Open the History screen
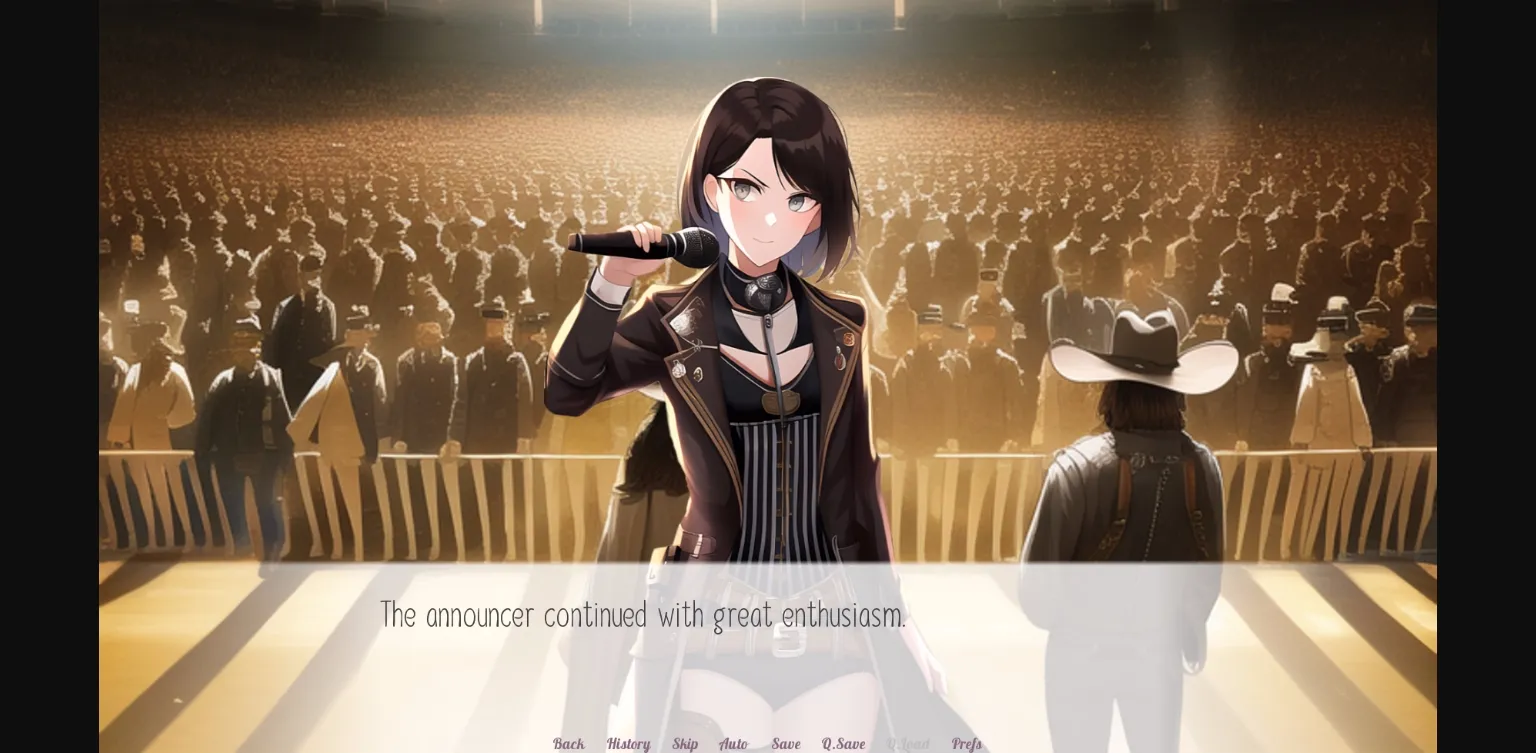This screenshot has width=1536, height=753. (628, 744)
